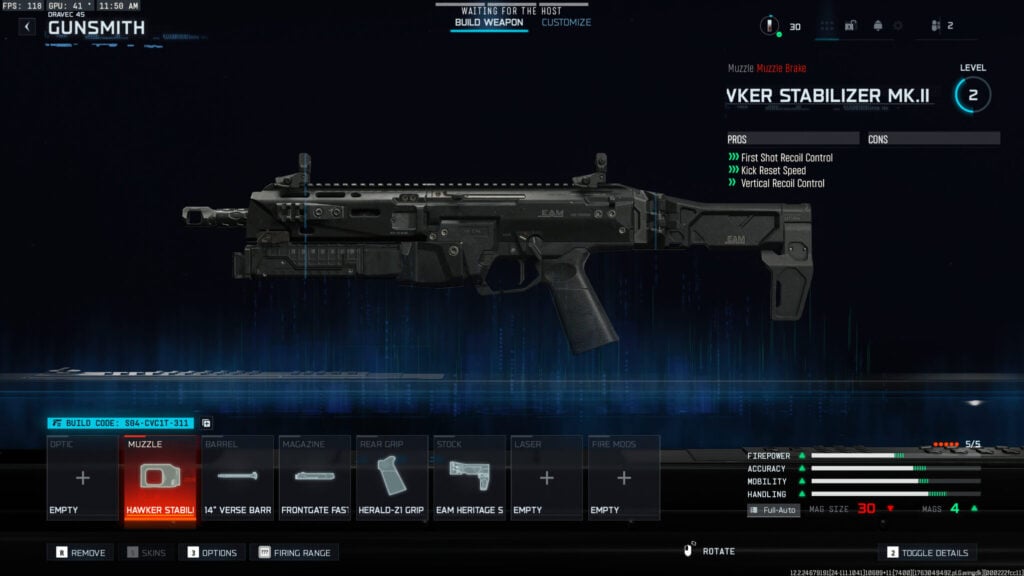1024x576 pixels.
Task: Remove the selected attachment
Action: (81, 552)
